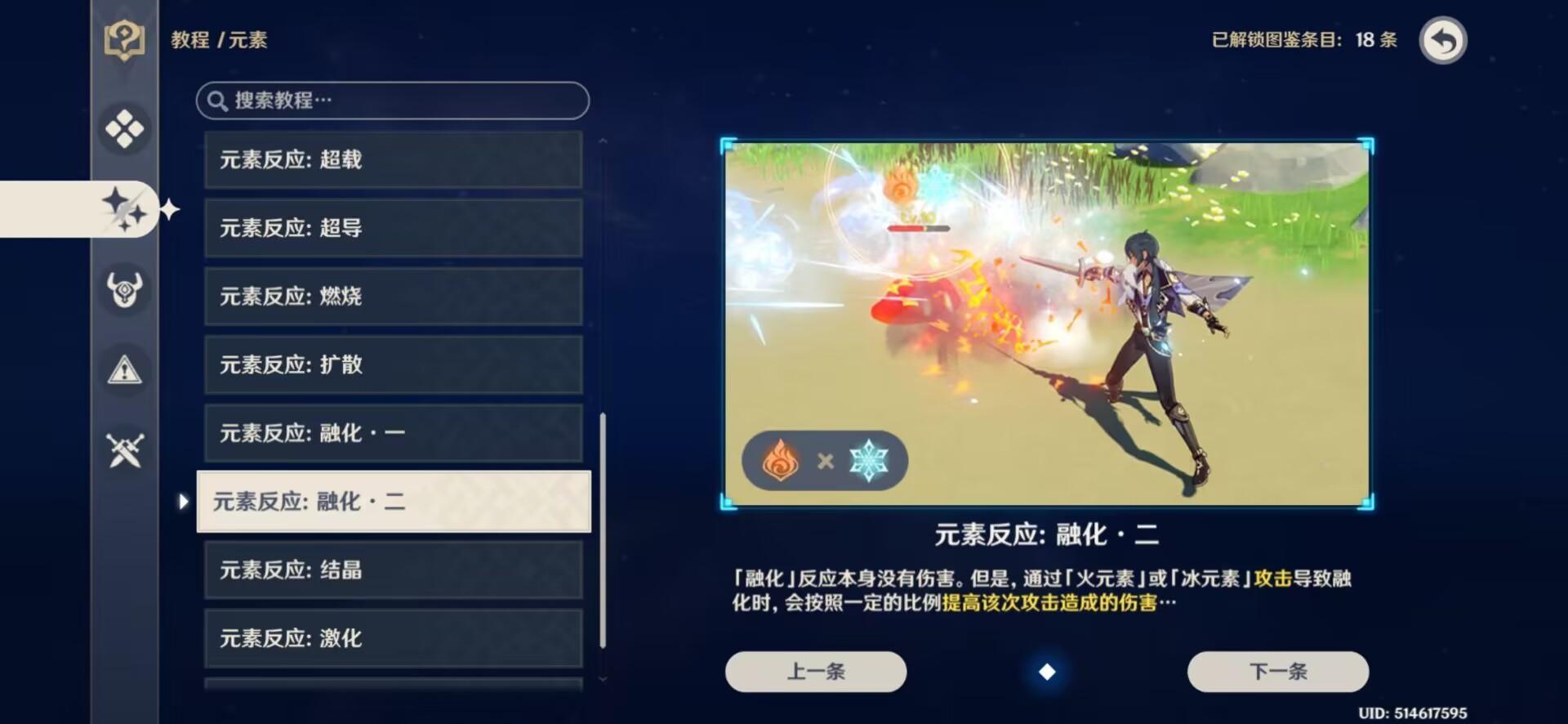
Task: Open the 元素反应: 结晶 tutorial
Action: pos(393,570)
